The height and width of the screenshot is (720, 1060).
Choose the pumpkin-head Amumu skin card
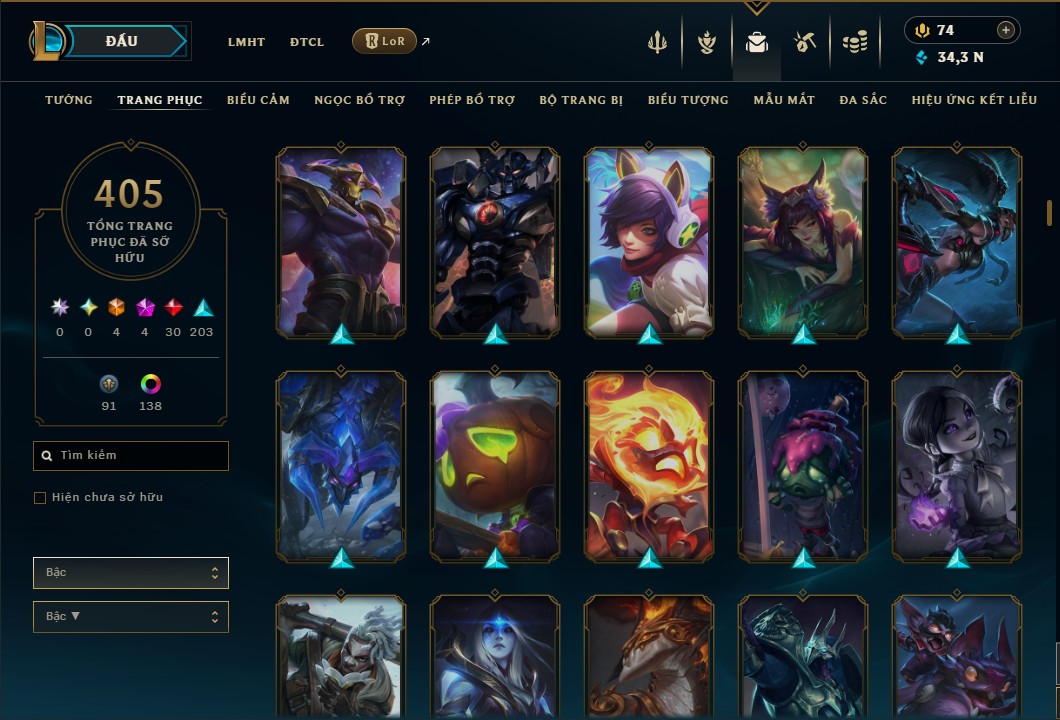coord(495,465)
